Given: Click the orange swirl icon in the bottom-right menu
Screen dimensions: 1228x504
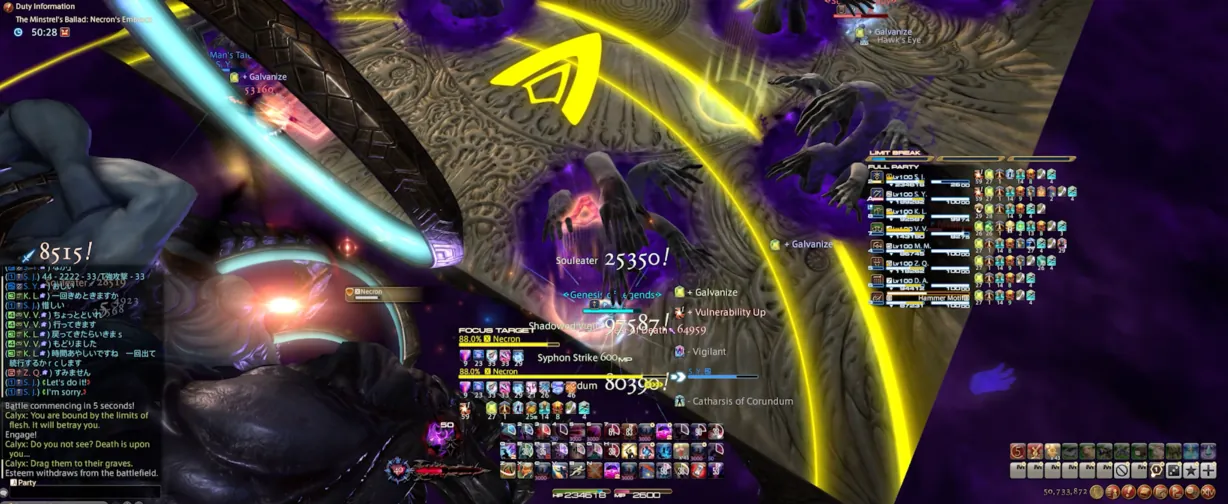Looking at the screenshot, I should pyautogui.click(x=1017, y=452).
